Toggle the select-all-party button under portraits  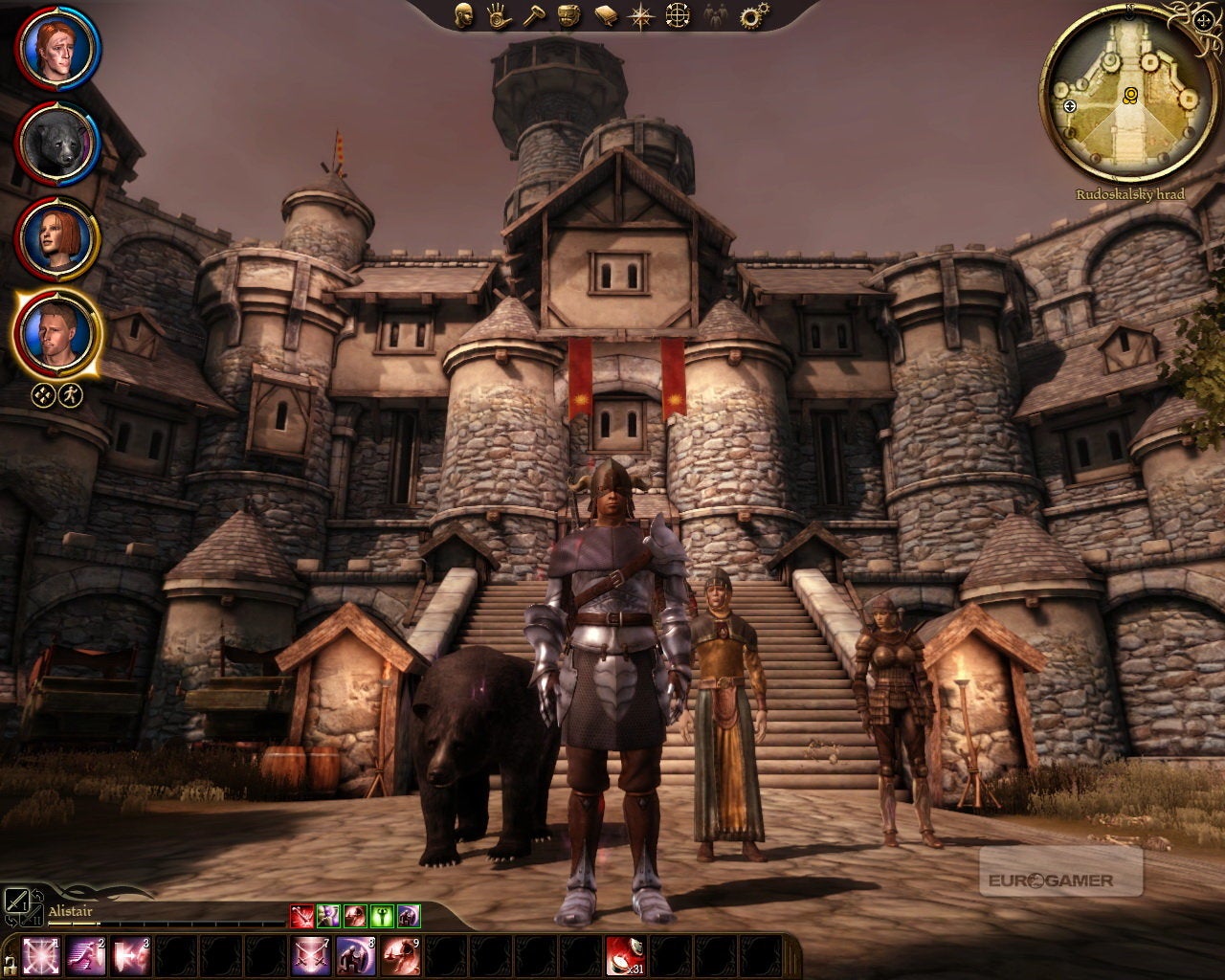coord(43,394)
